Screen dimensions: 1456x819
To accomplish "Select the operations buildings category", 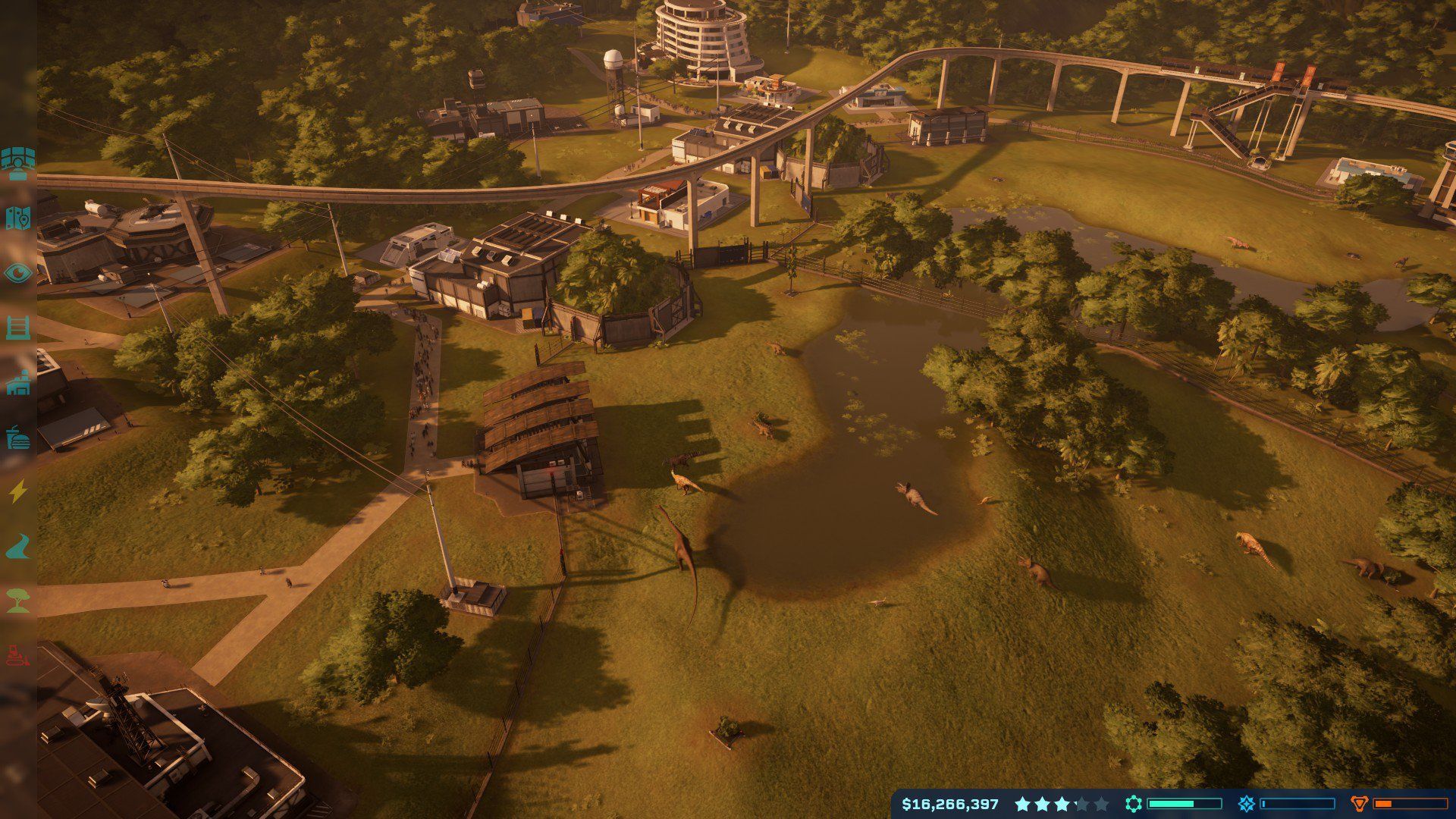I will point(17,383).
